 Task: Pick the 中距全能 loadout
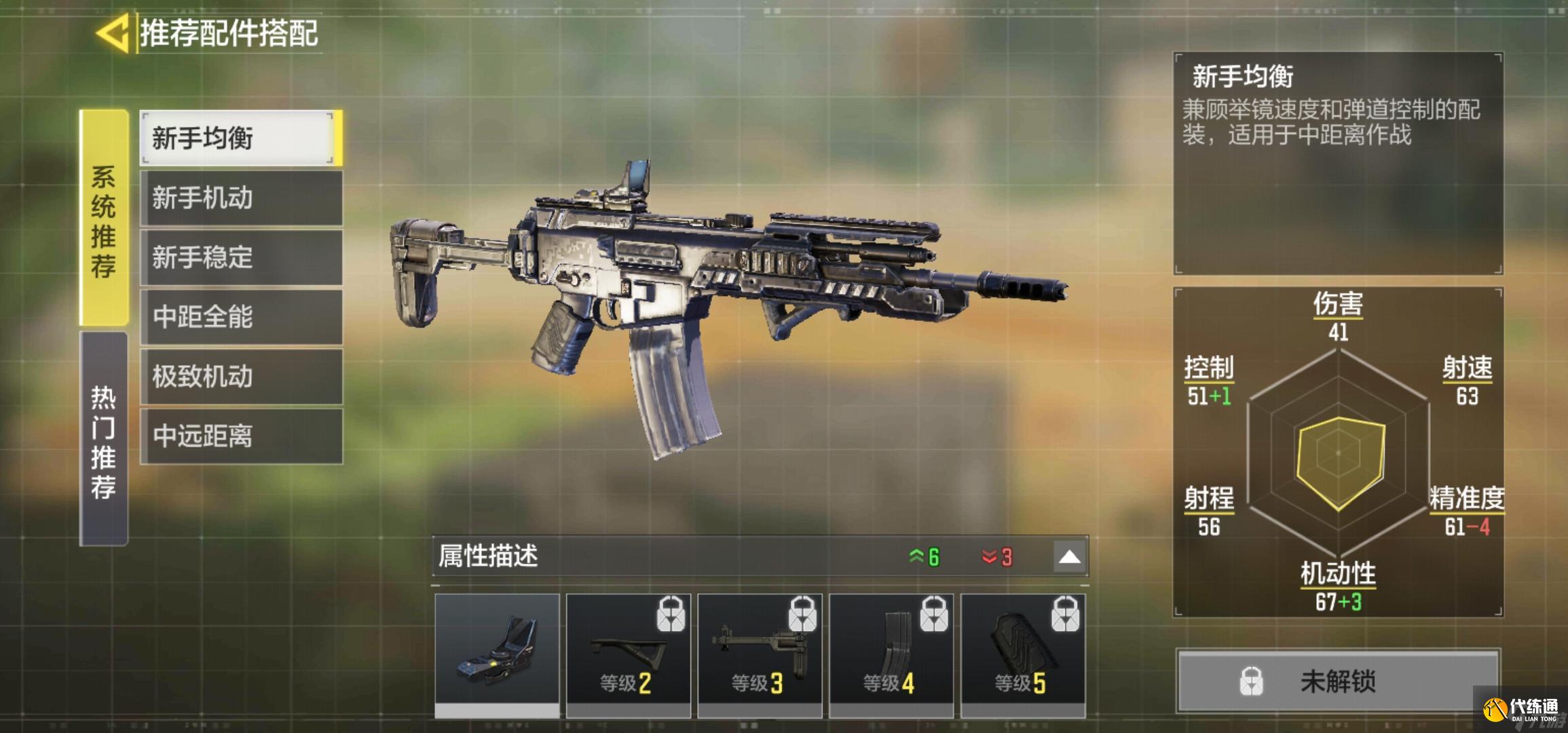point(240,317)
